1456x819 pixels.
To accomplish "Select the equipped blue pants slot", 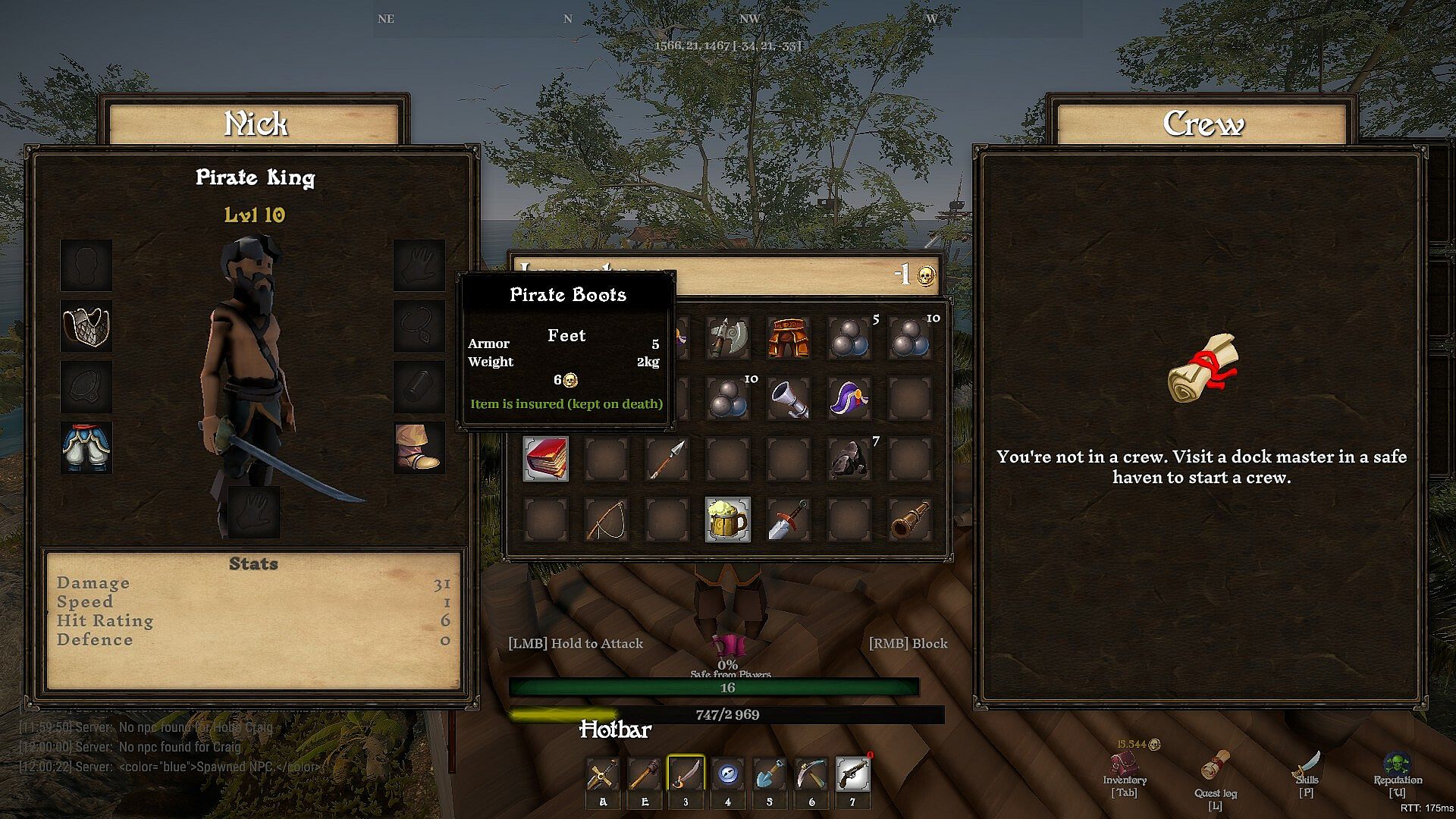I will (86, 447).
